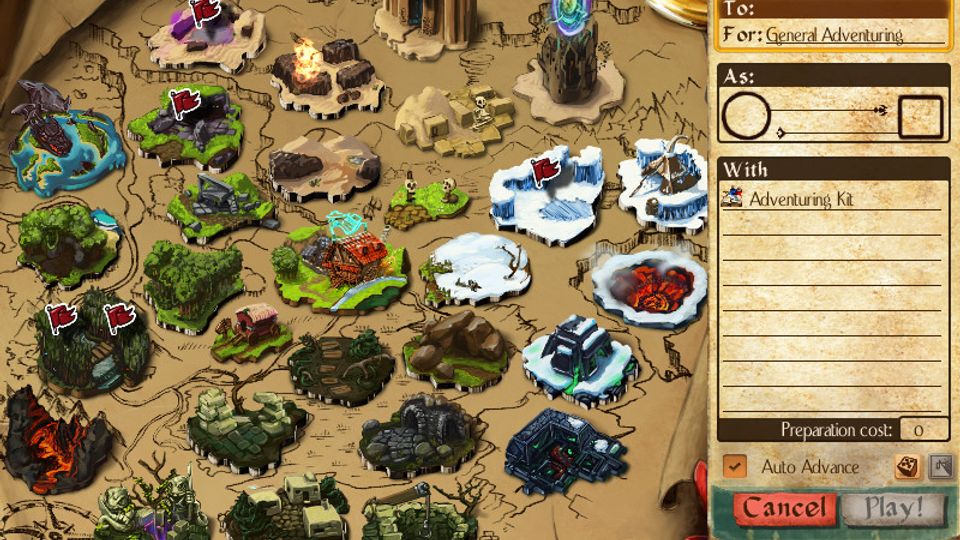
Task: Choose the empty square slot under As
Action: (921, 117)
